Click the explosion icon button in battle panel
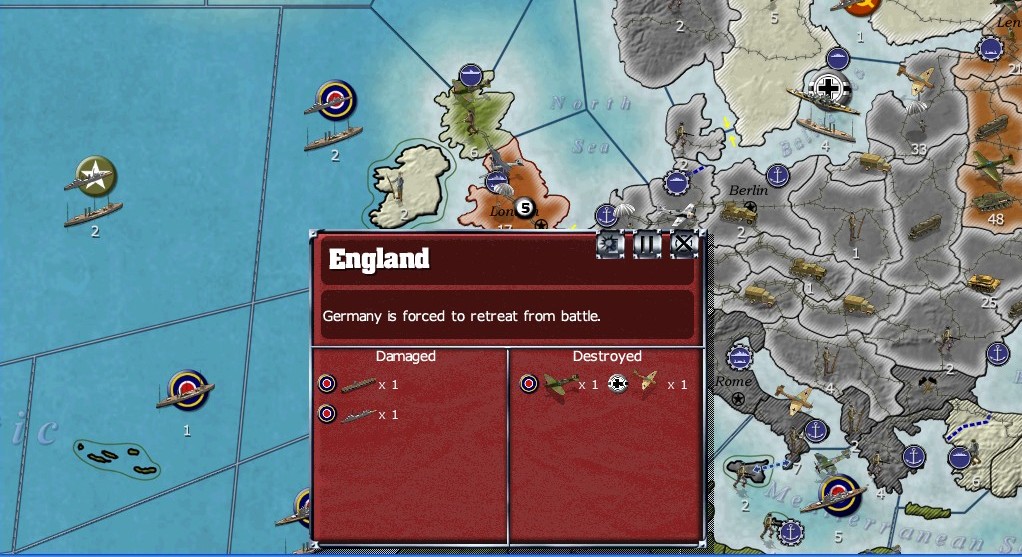Image resolution: width=1022 pixels, height=557 pixels. (x=610, y=244)
